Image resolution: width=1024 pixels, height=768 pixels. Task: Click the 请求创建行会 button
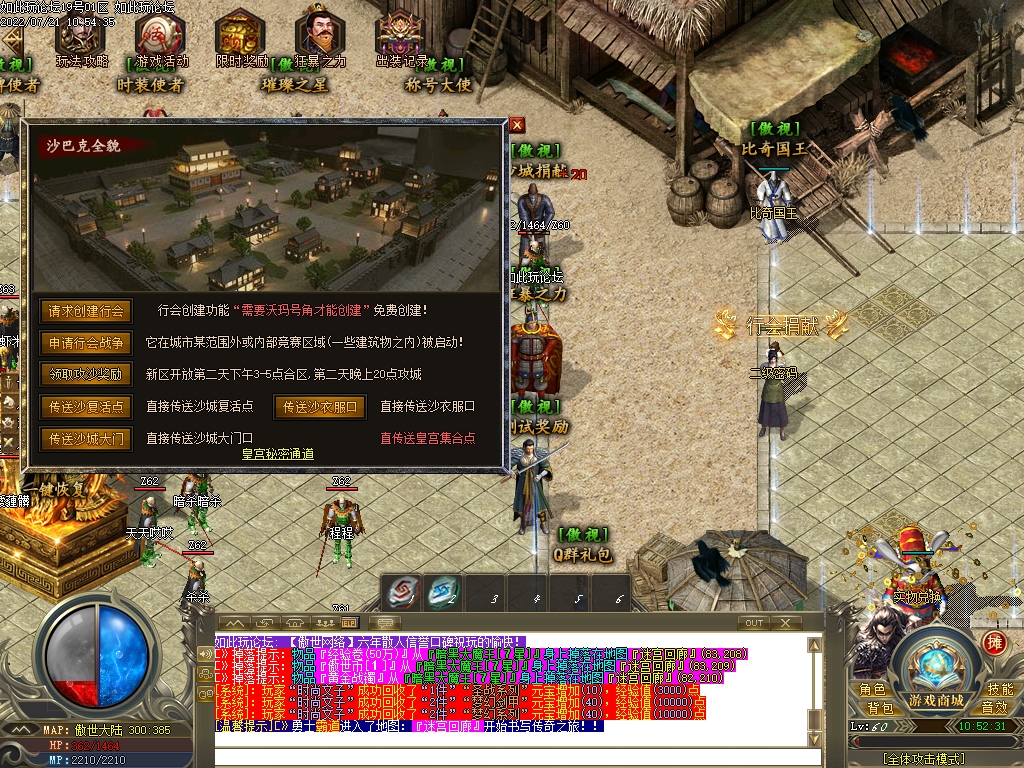(x=85, y=311)
